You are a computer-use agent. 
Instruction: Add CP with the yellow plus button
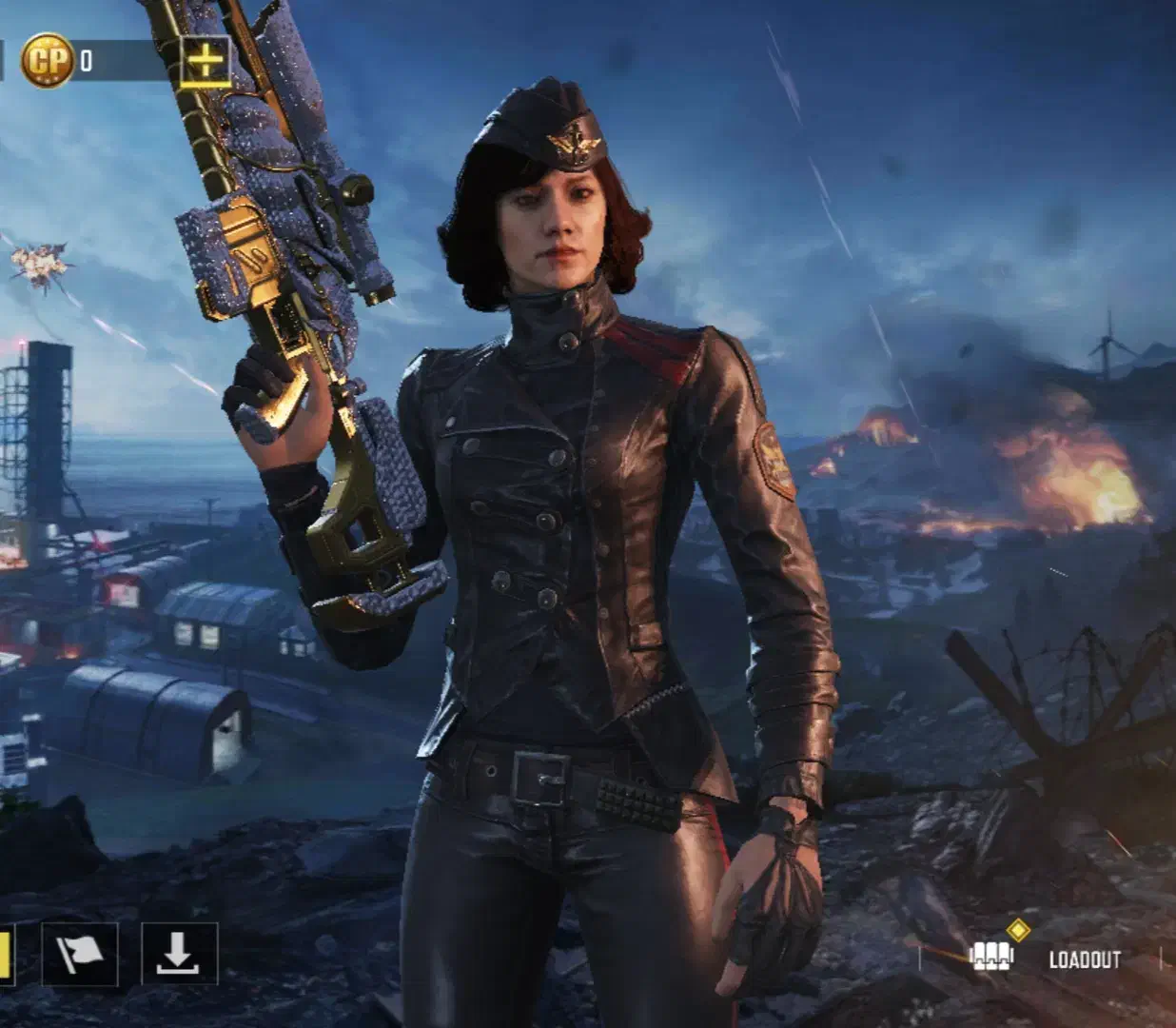click(206, 62)
